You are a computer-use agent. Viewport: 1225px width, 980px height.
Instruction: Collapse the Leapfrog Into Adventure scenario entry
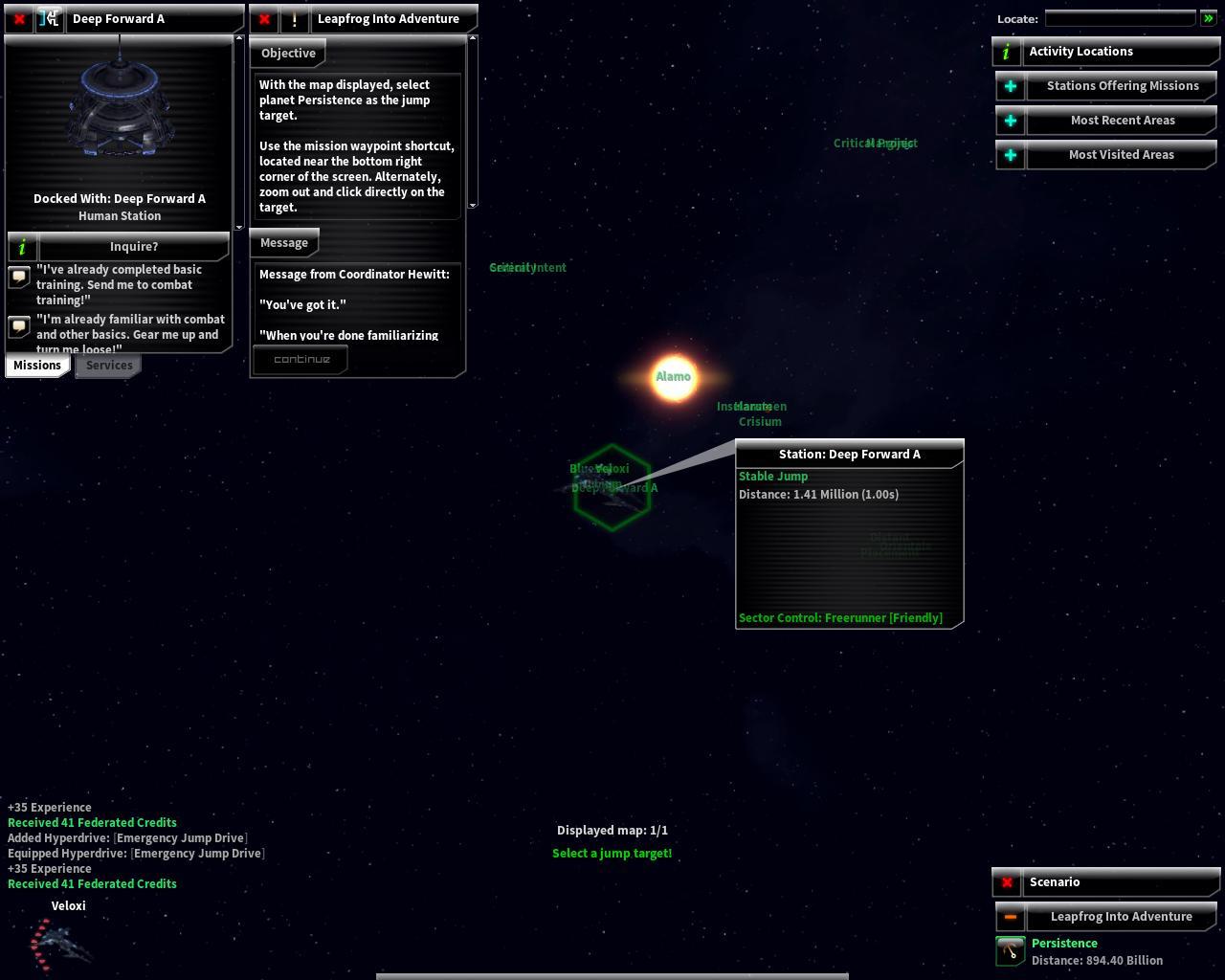[x=1011, y=917]
